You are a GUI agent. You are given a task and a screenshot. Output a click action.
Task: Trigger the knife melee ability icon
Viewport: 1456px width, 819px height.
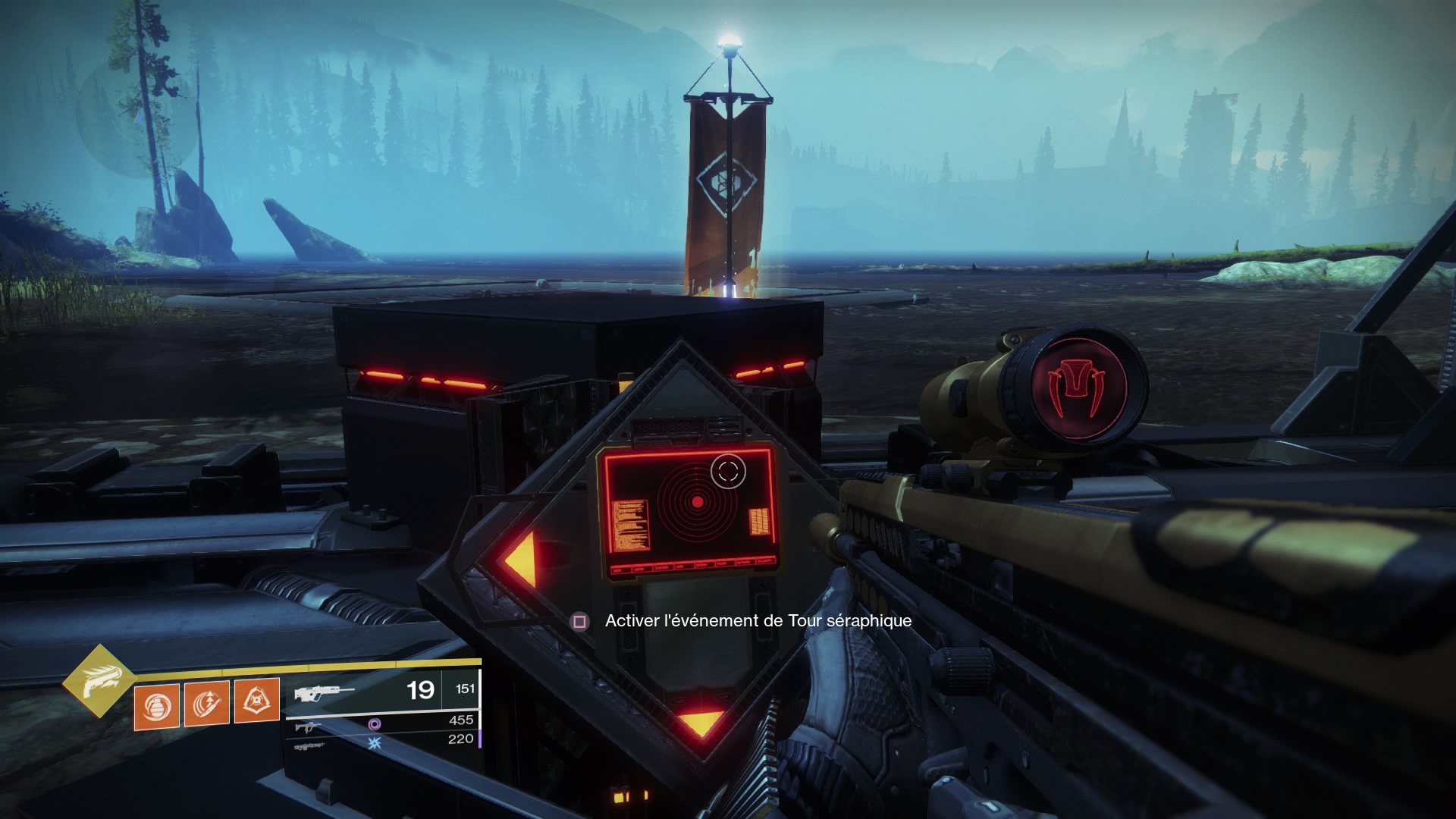click(x=207, y=704)
